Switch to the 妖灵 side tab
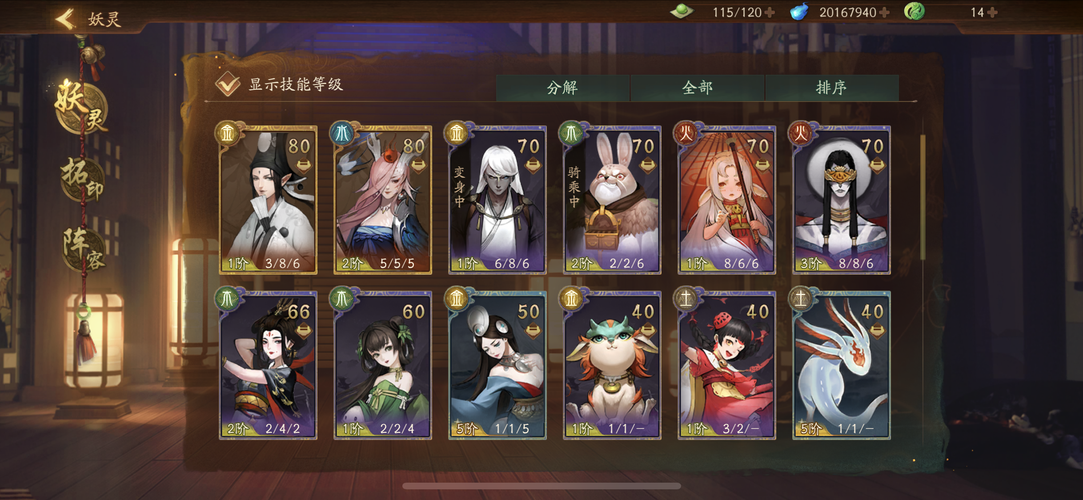The width and height of the screenshot is (1083, 500). point(82,107)
